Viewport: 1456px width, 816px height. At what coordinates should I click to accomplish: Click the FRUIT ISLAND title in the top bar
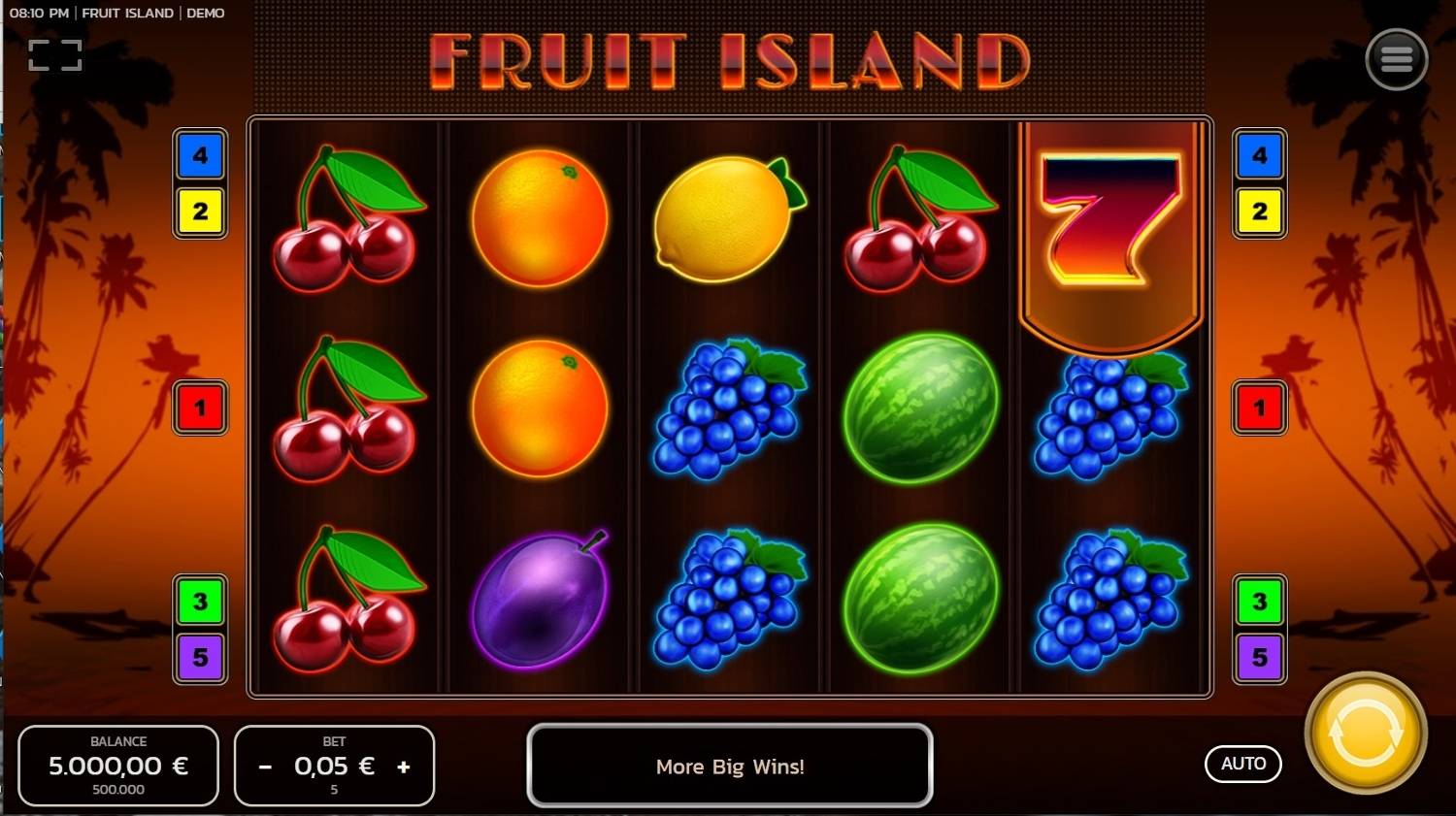coord(129,13)
